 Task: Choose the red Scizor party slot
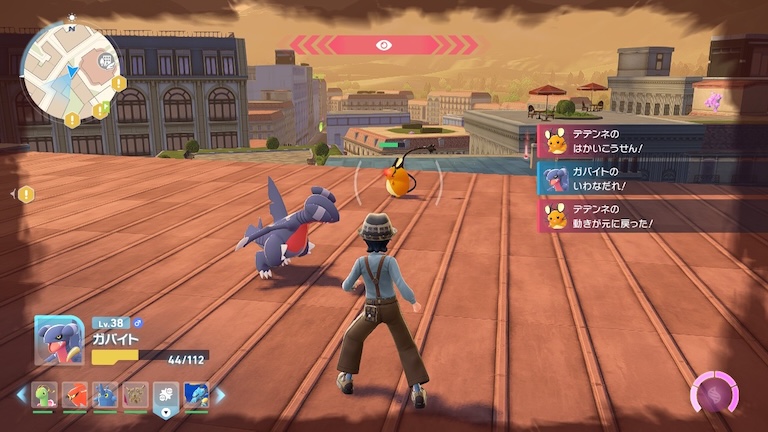tap(74, 394)
